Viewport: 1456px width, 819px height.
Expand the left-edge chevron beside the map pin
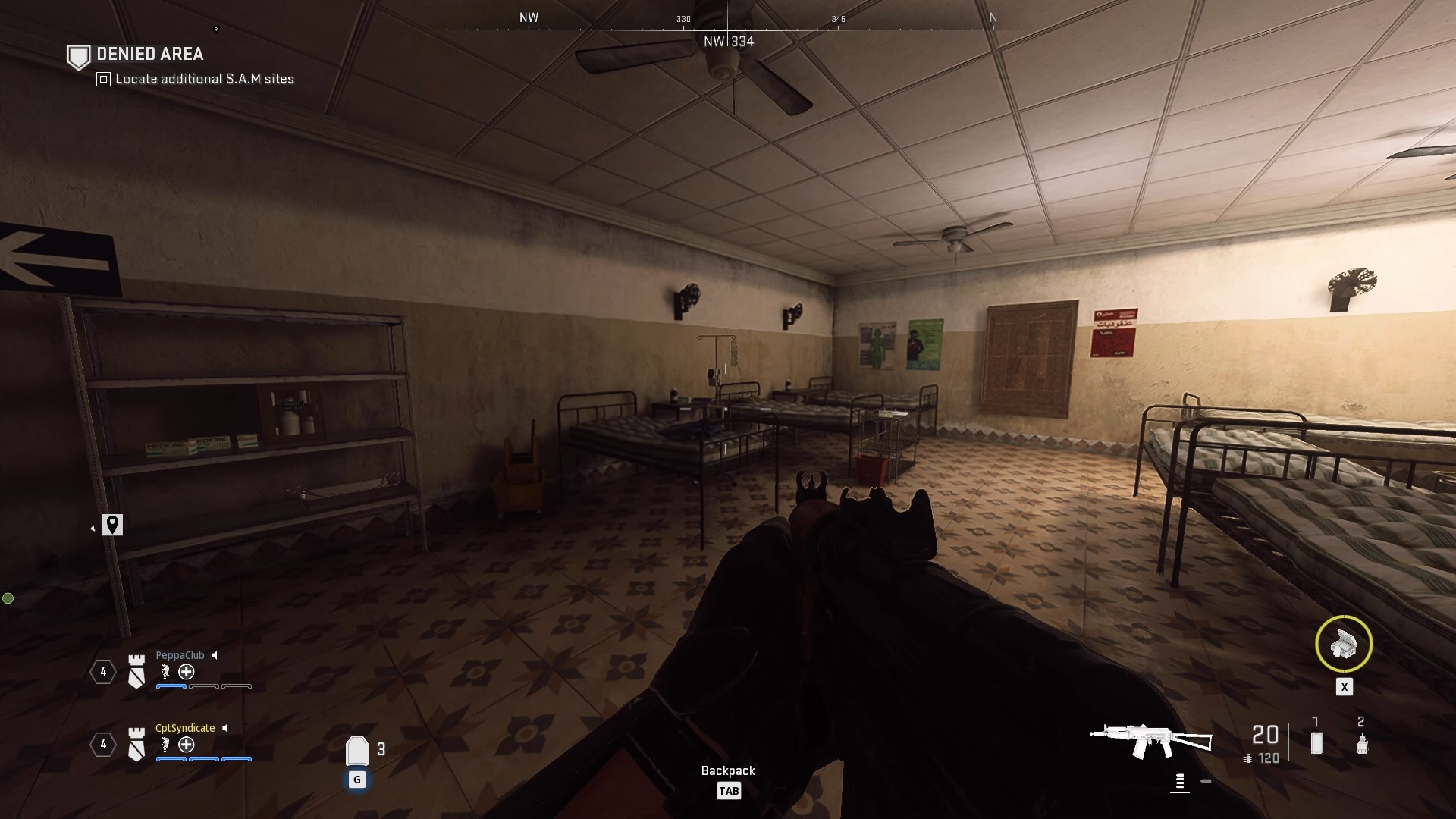[x=93, y=527]
